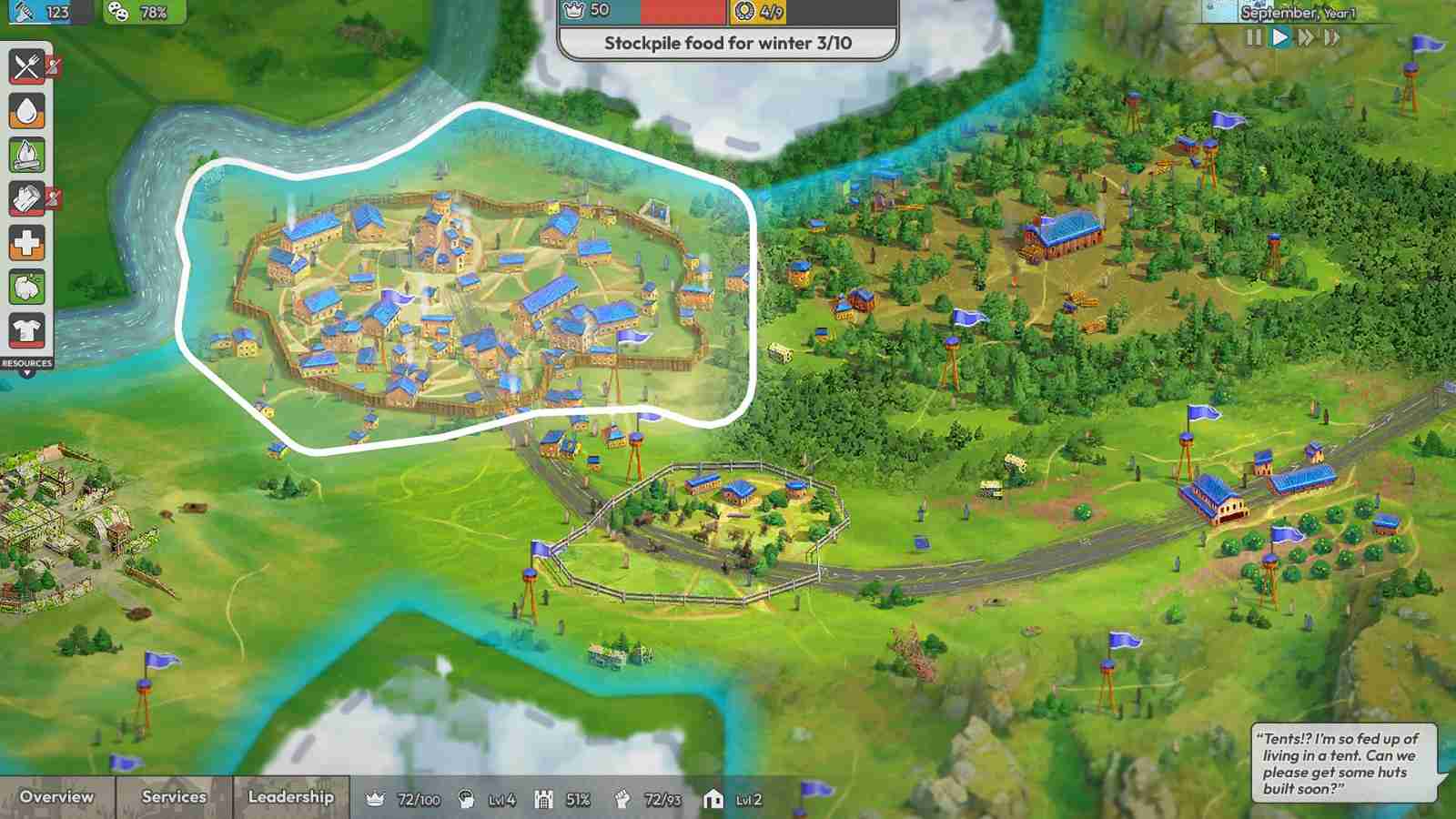Select the clothing shirt icon

(x=26, y=327)
